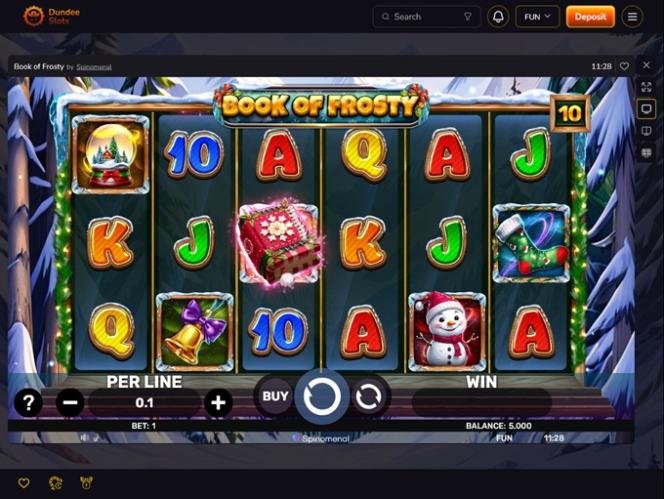Open favorites heart icon in bottom bar
This screenshot has height=499, width=664.
(24, 483)
